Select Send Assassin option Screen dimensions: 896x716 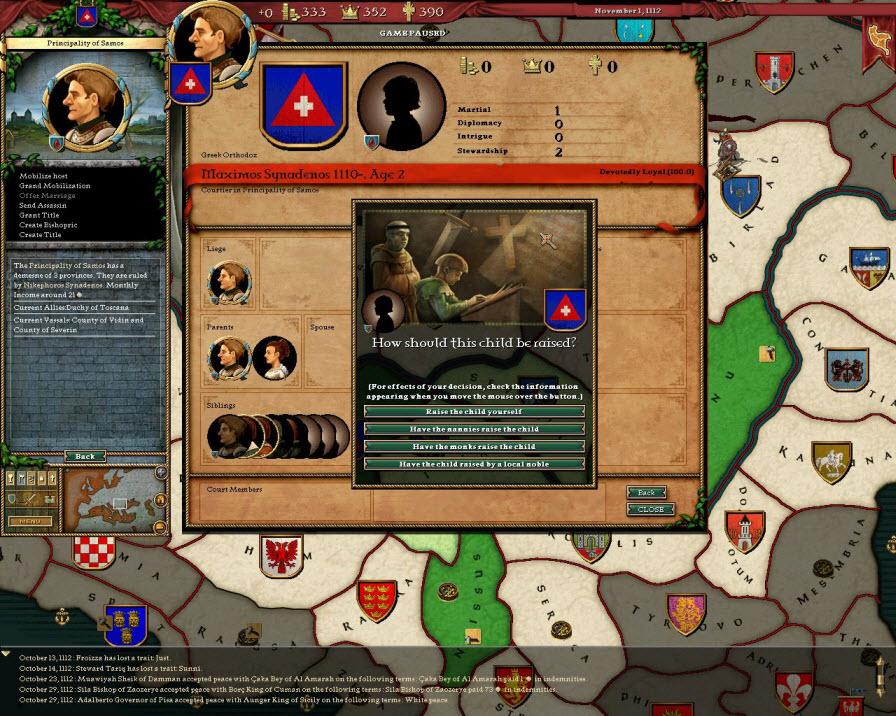(x=45, y=205)
